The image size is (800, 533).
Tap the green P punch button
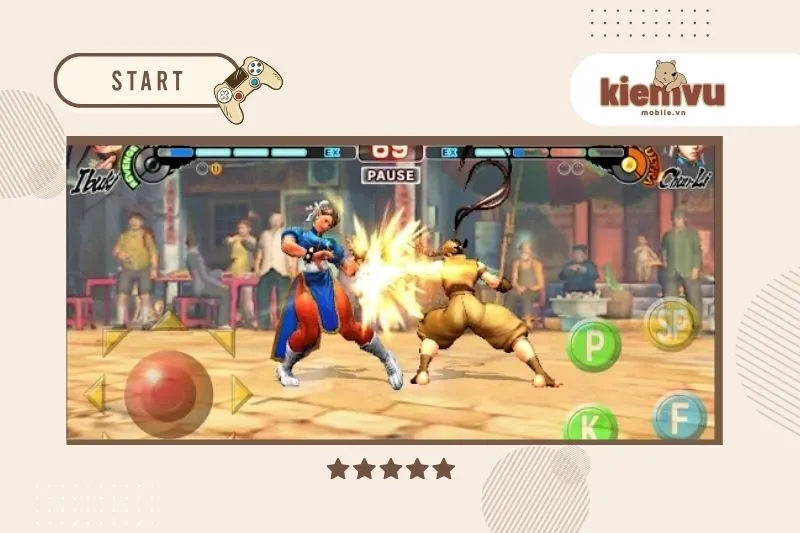[594, 345]
